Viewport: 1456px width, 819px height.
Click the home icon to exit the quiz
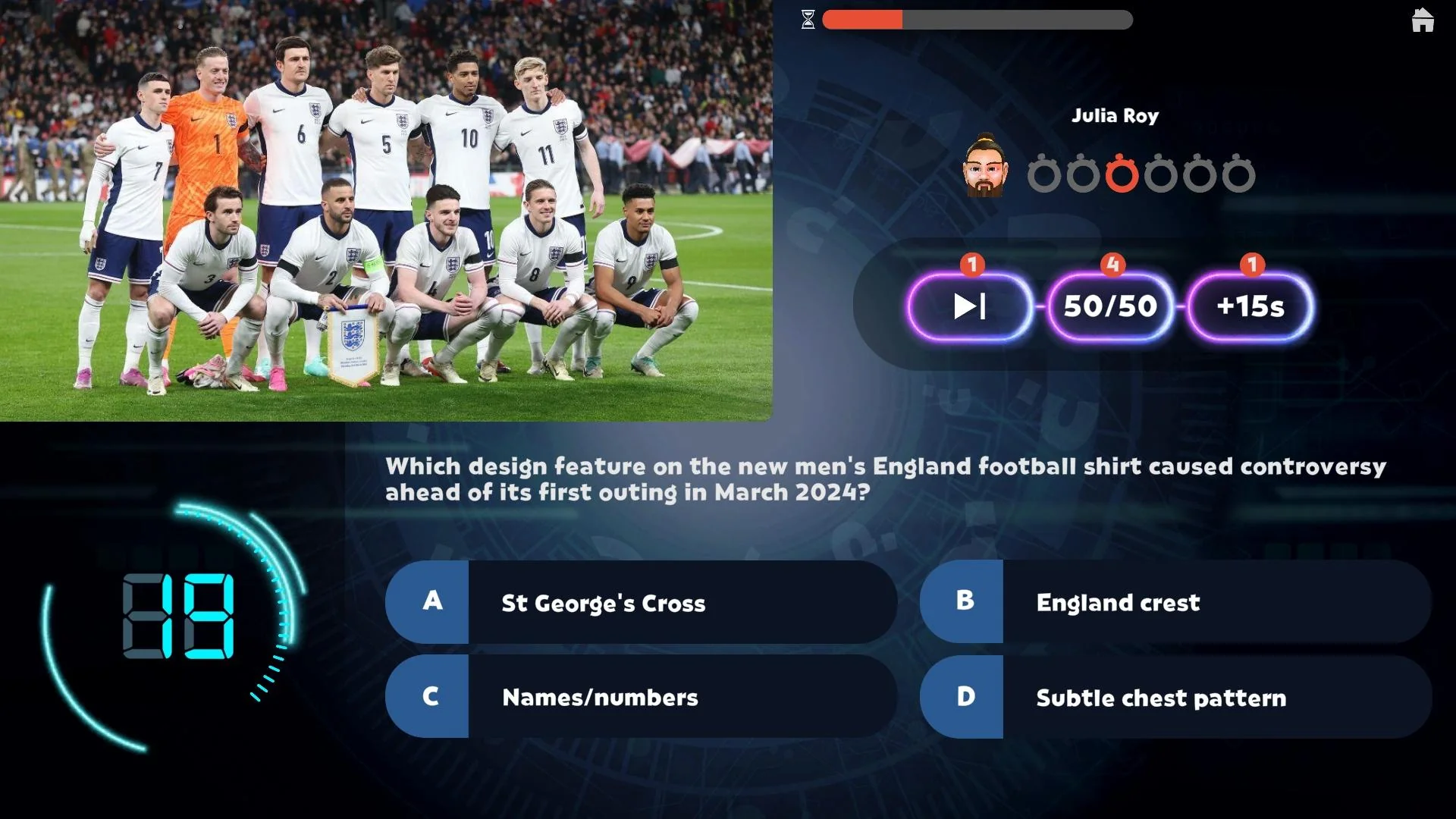coord(1422,21)
